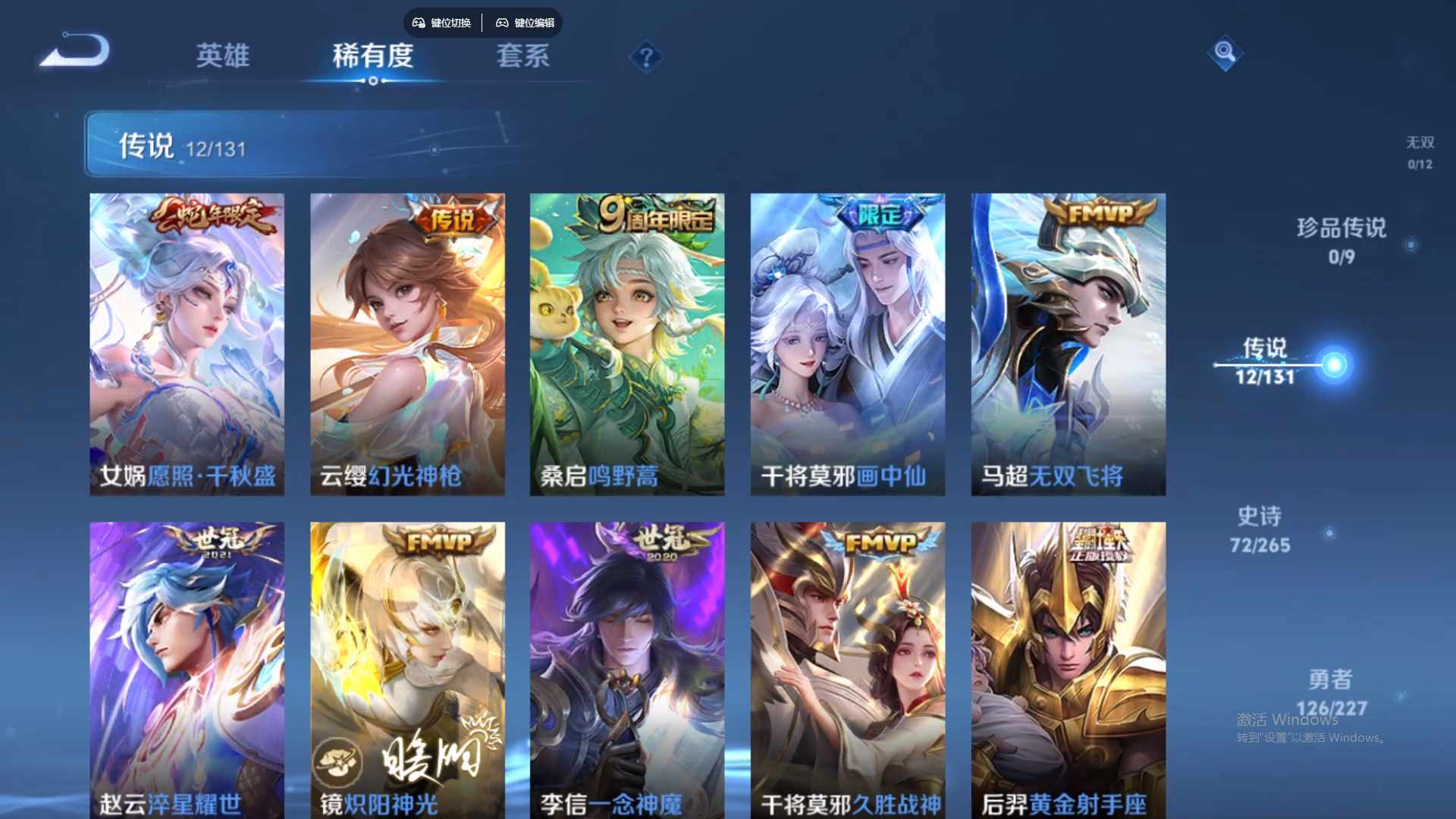This screenshot has width=1456, height=819.
Task: Click the 限定 badge on 干将莫邪画中仙 skin
Action: (880, 215)
